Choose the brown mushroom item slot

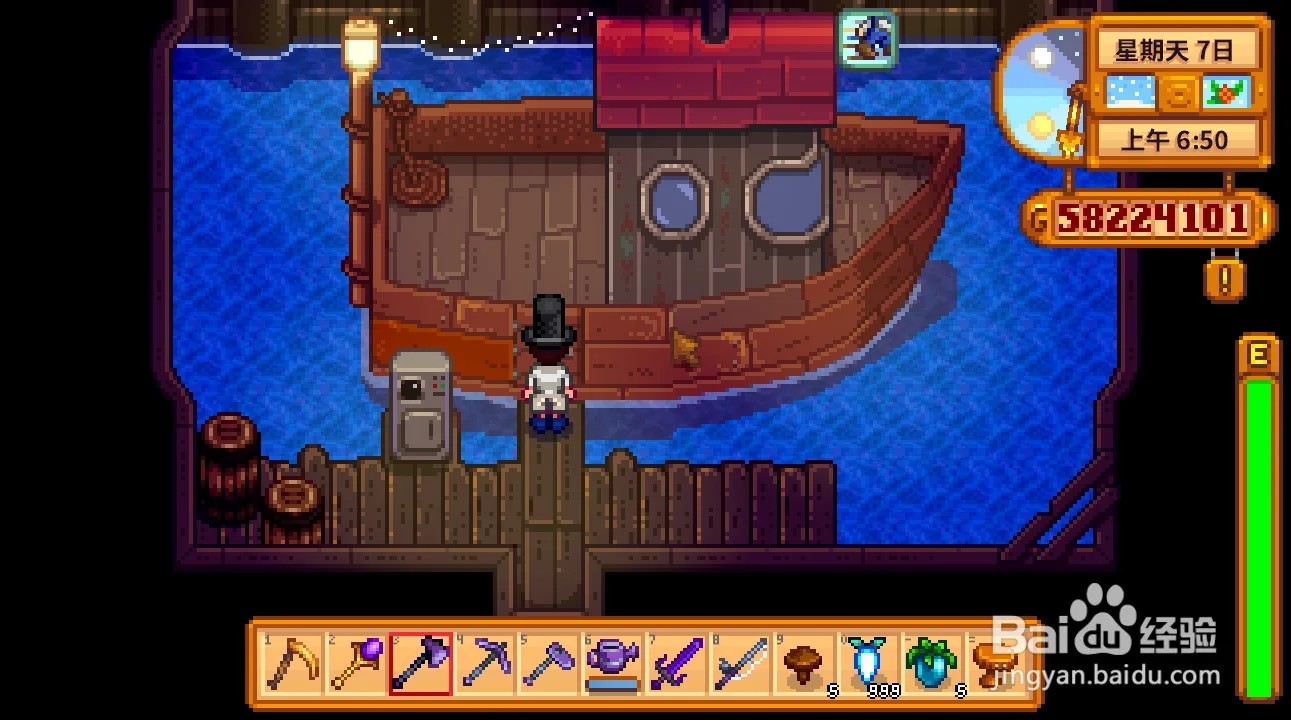(x=806, y=663)
